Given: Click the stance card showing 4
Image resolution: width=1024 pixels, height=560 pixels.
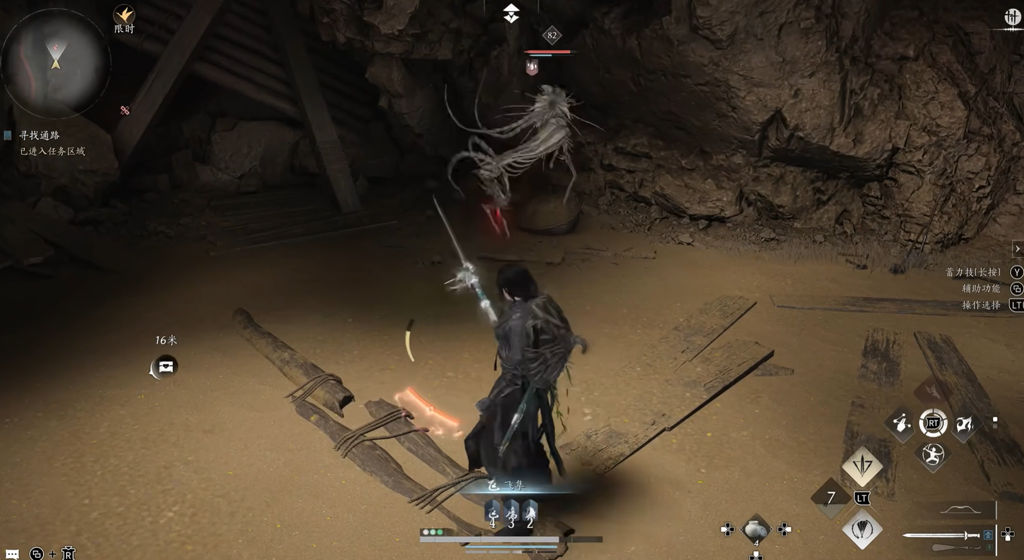Looking at the screenshot, I should (493, 514).
